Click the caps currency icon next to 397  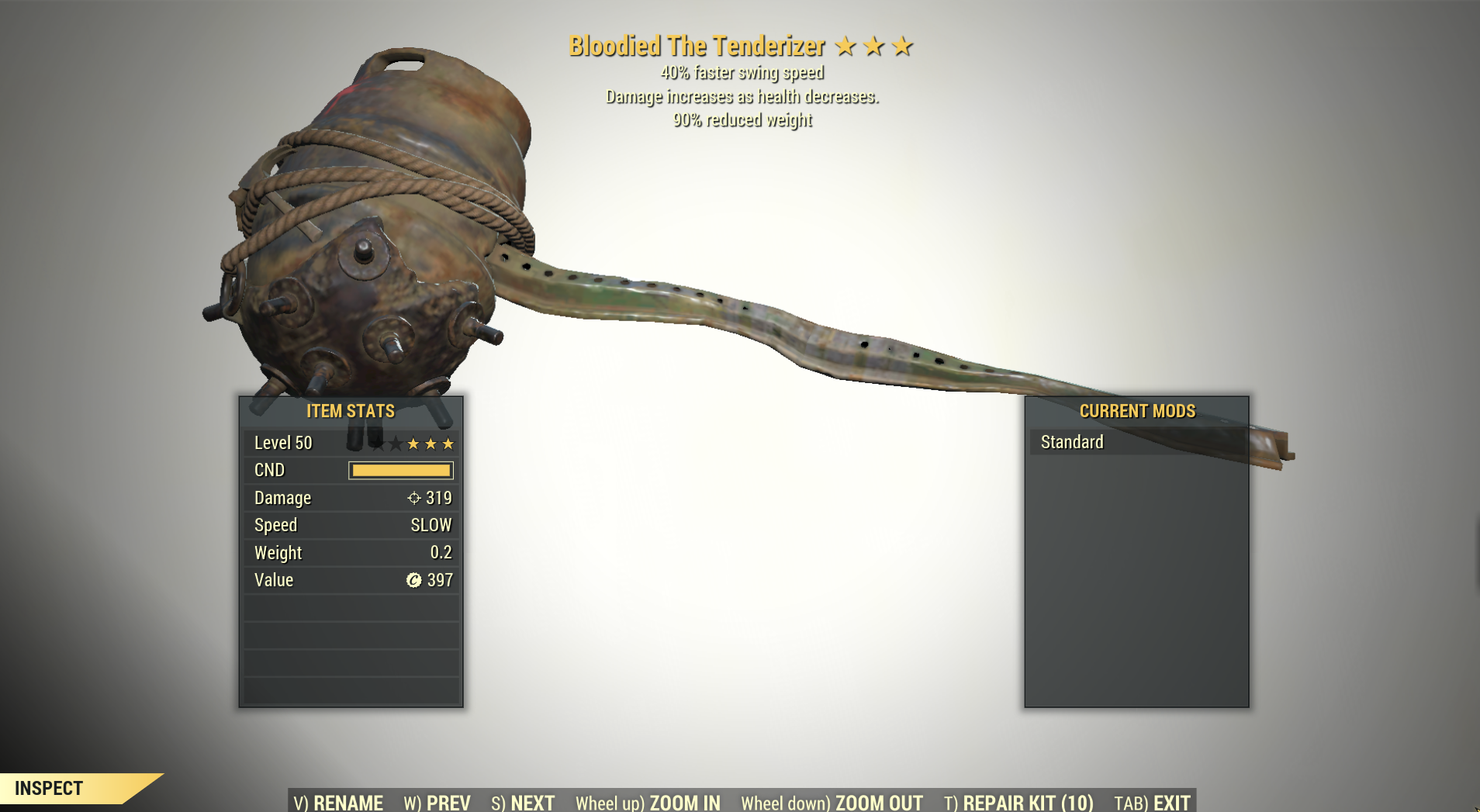[416, 579]
